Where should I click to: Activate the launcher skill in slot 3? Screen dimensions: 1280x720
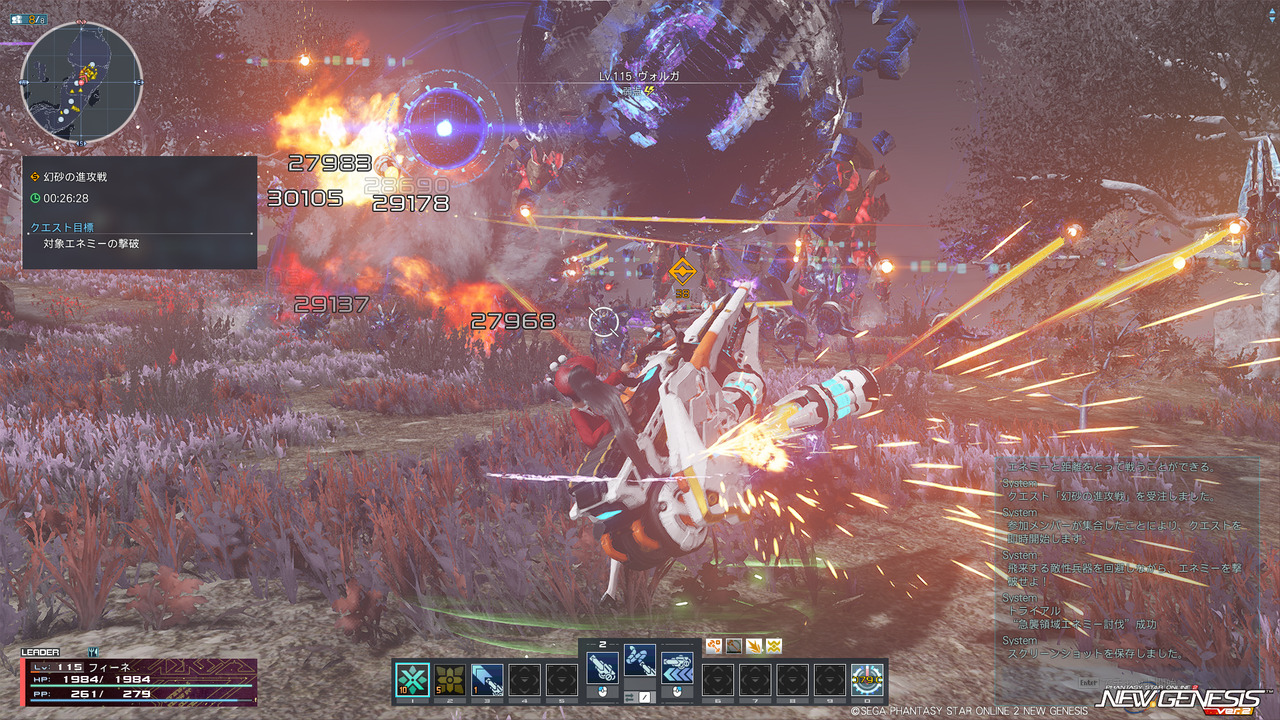tap(486, 679)
